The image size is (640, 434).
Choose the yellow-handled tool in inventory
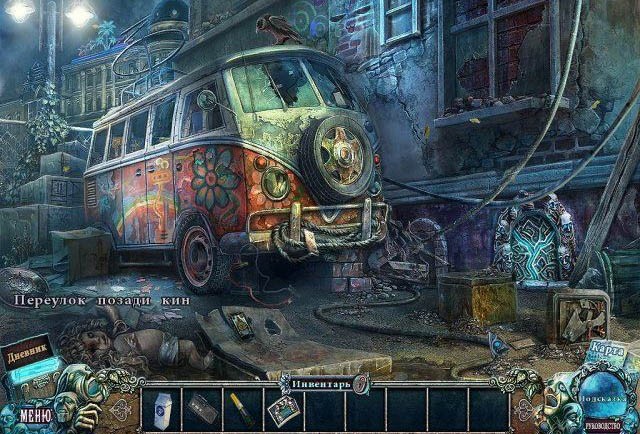pyautogui.click(x=240, y=410)
